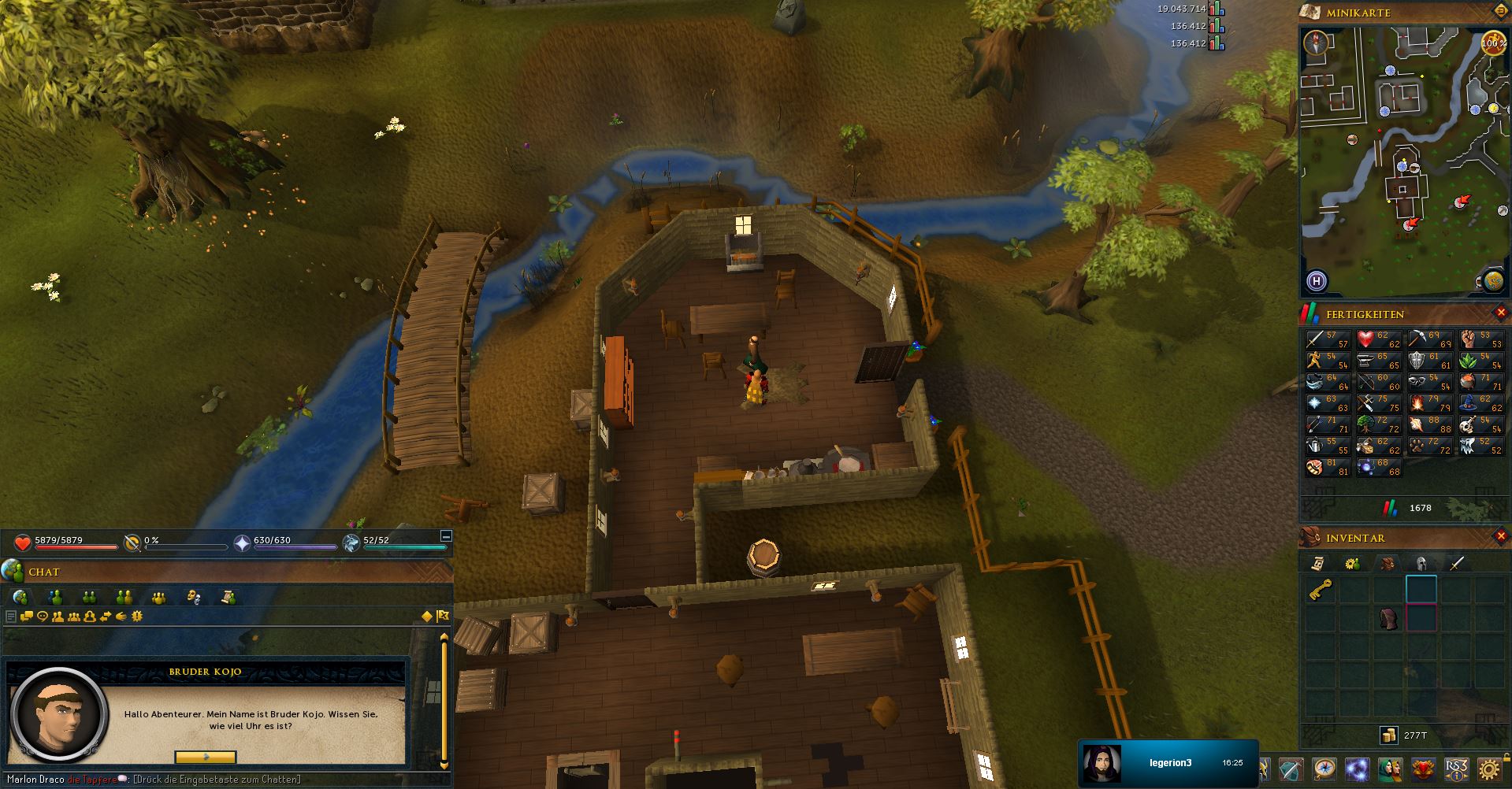The image size is (1512, 789).
Task: Select the golden key in the inventory
Action: [1321, 591]
